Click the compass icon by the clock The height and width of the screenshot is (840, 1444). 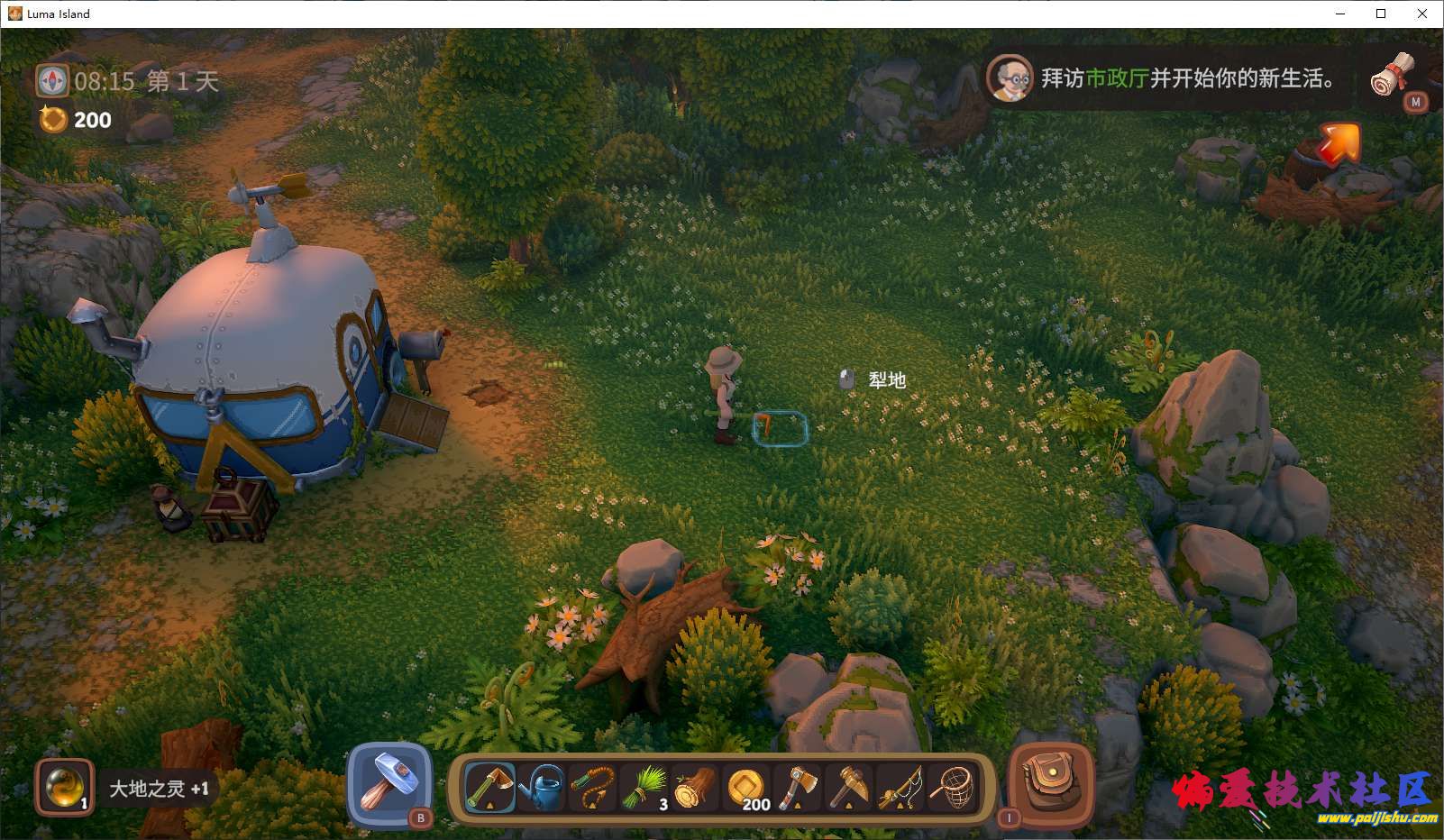51,81
